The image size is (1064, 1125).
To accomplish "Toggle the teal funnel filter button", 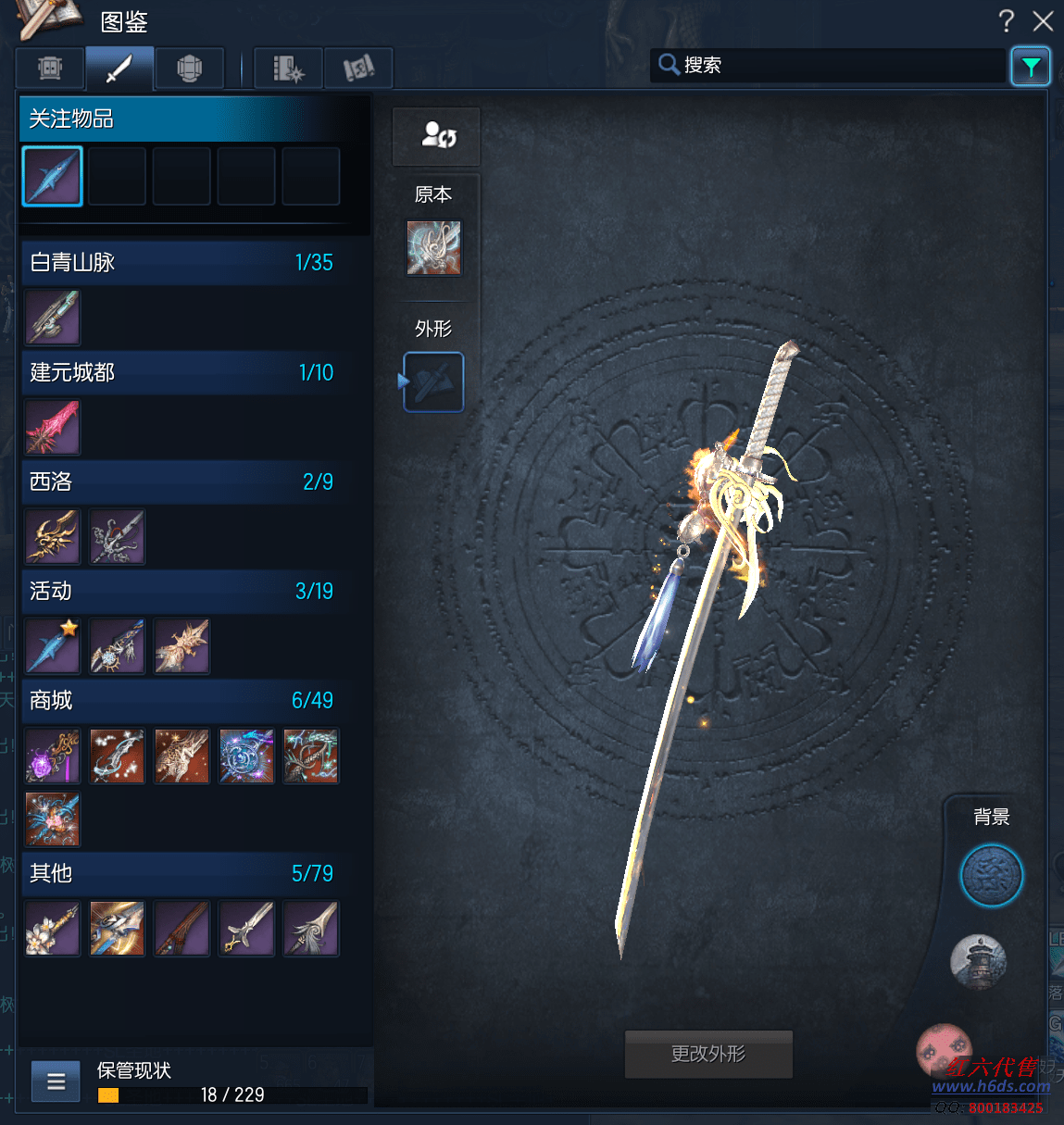I will coord(1030,66).
